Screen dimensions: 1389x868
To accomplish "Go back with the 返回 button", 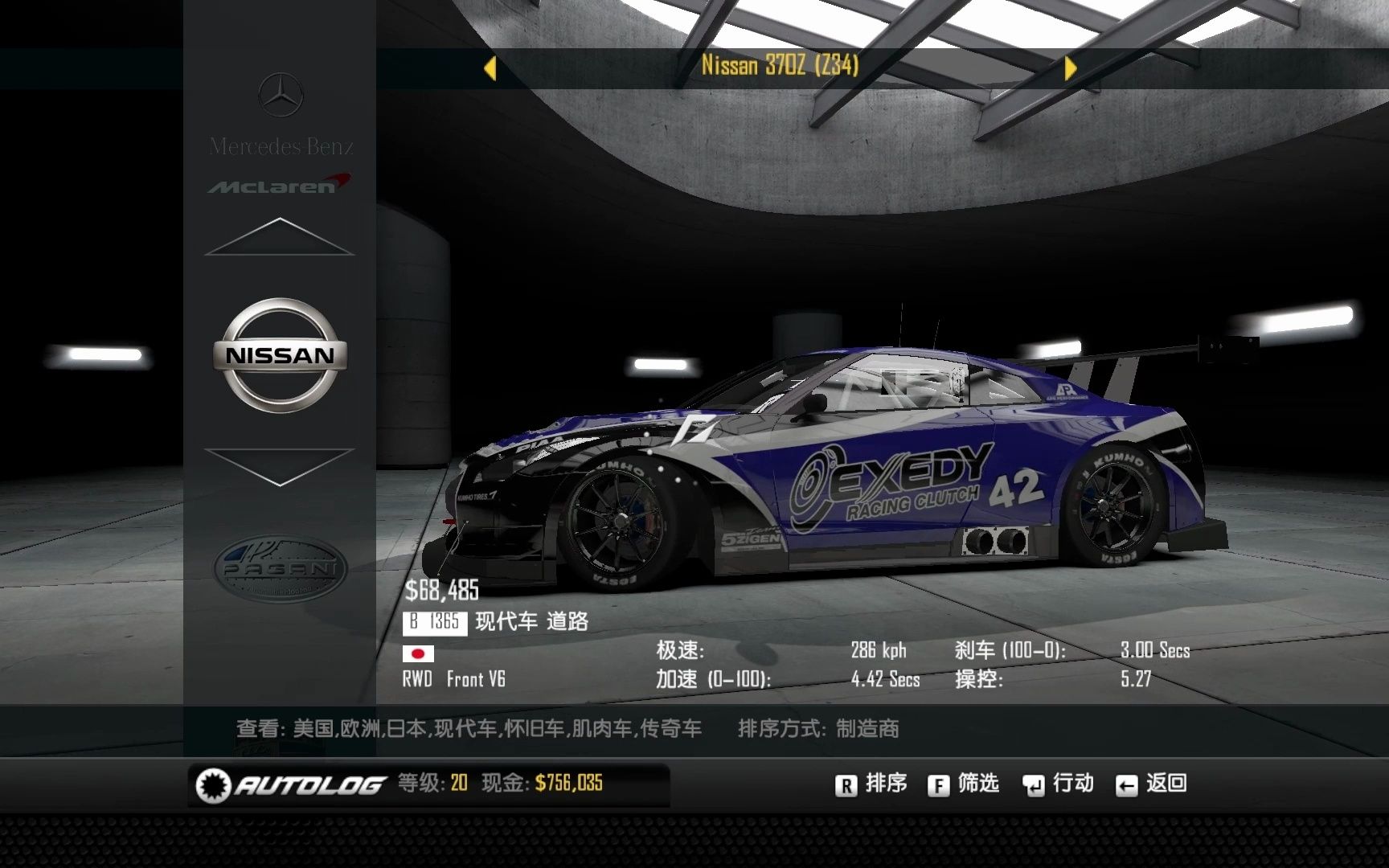I will pos(1151,784).
